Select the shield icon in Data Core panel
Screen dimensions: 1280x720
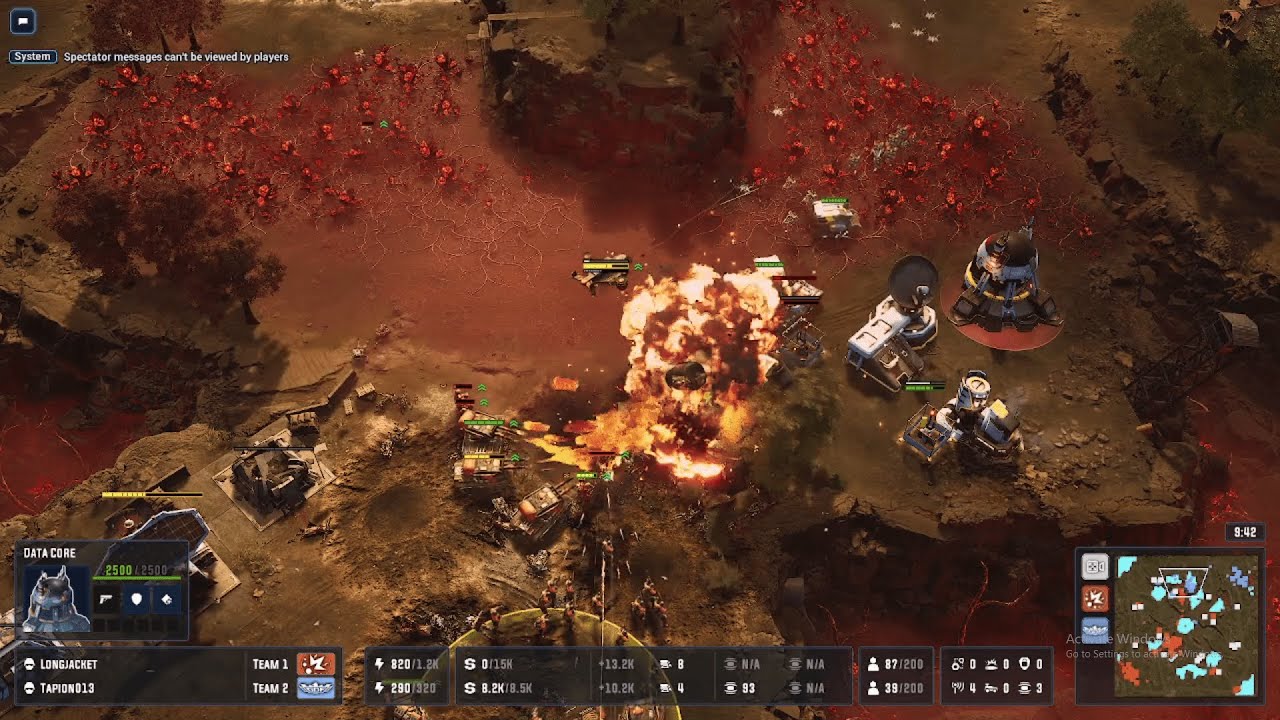point(137,599)
